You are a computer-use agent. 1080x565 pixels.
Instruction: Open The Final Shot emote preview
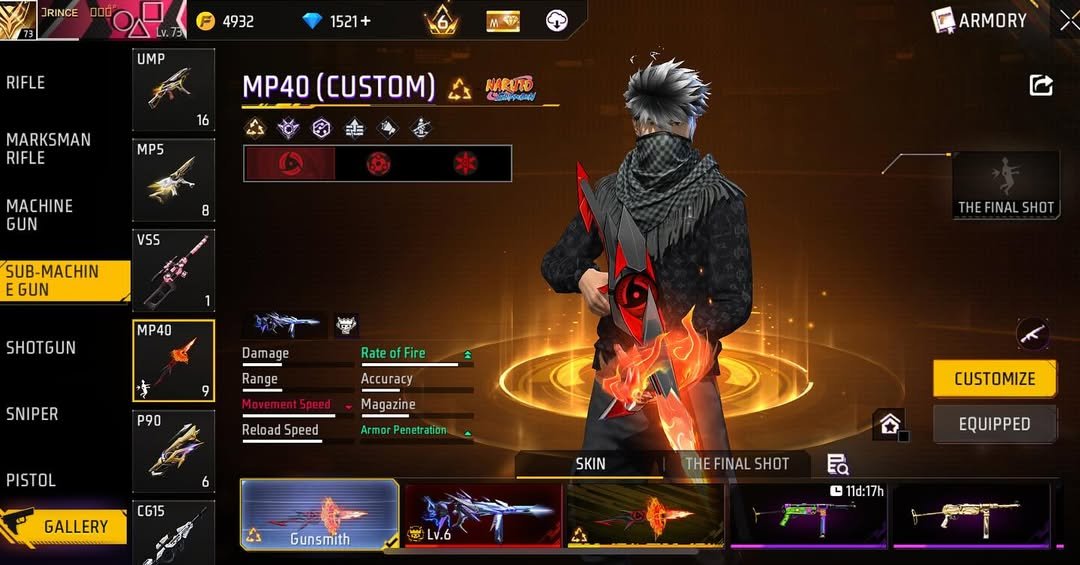pyautogui.click(x=1005, y=185)
